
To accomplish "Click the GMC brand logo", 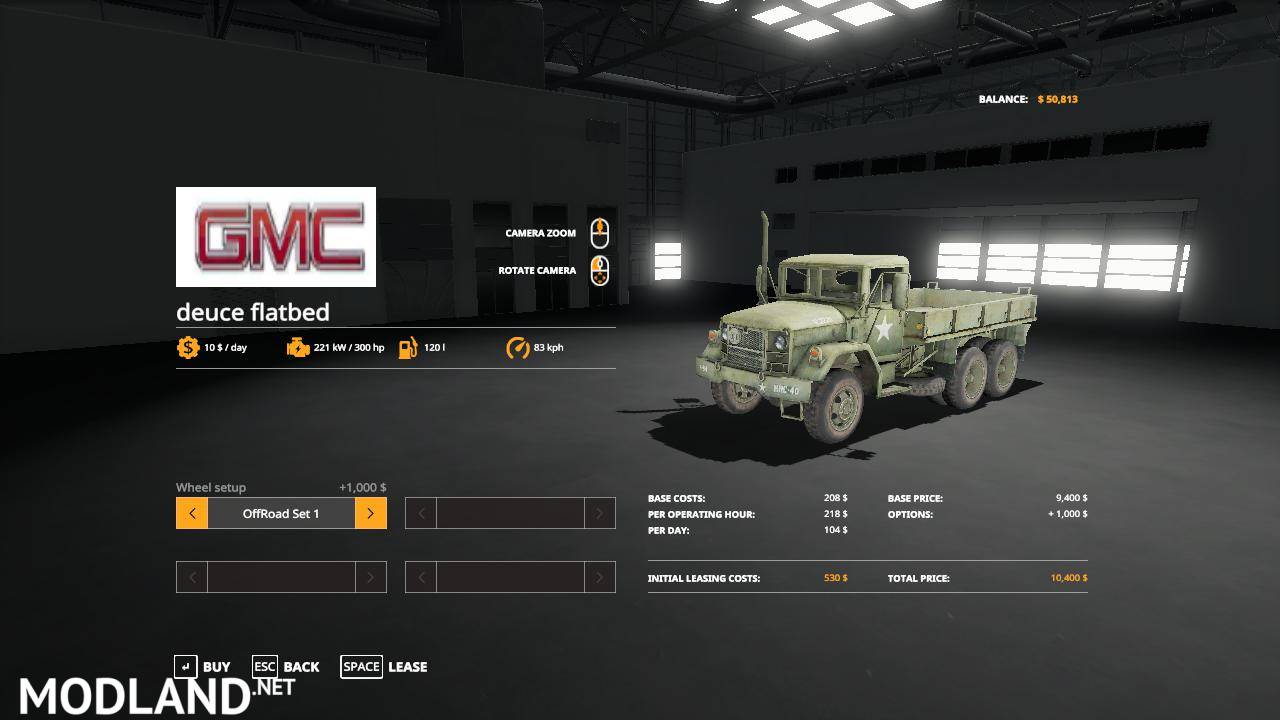I will point(276,237).
